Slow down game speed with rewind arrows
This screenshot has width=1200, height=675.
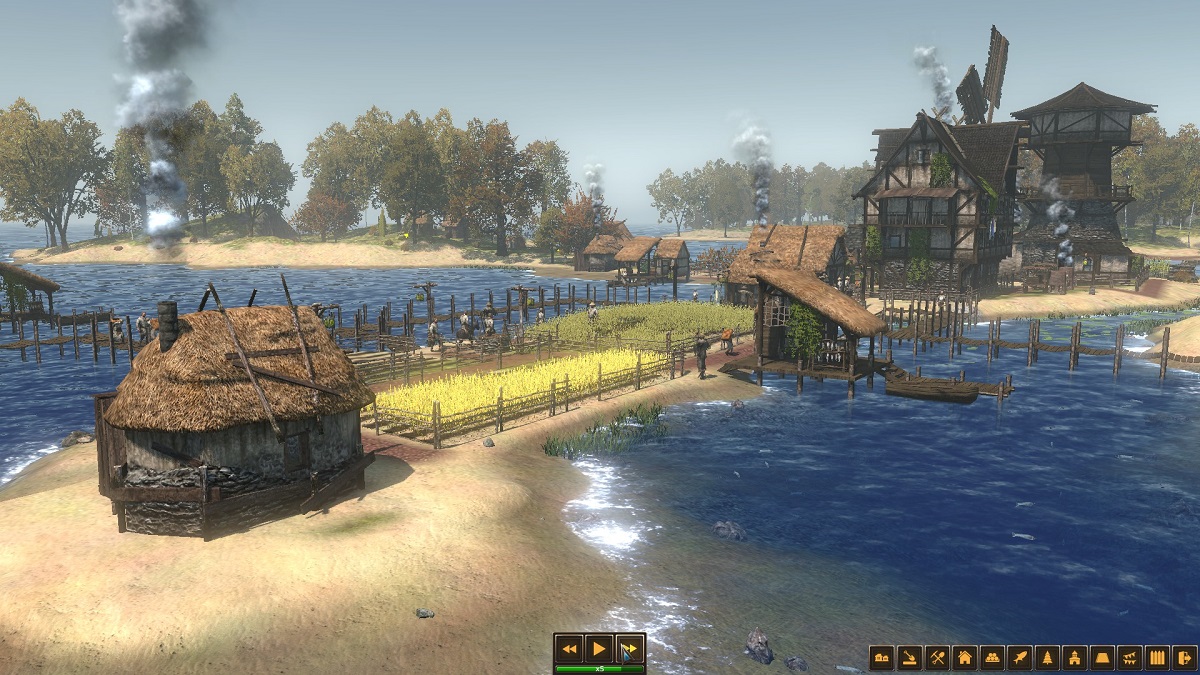pyautogui.click(x=569, y=648)
